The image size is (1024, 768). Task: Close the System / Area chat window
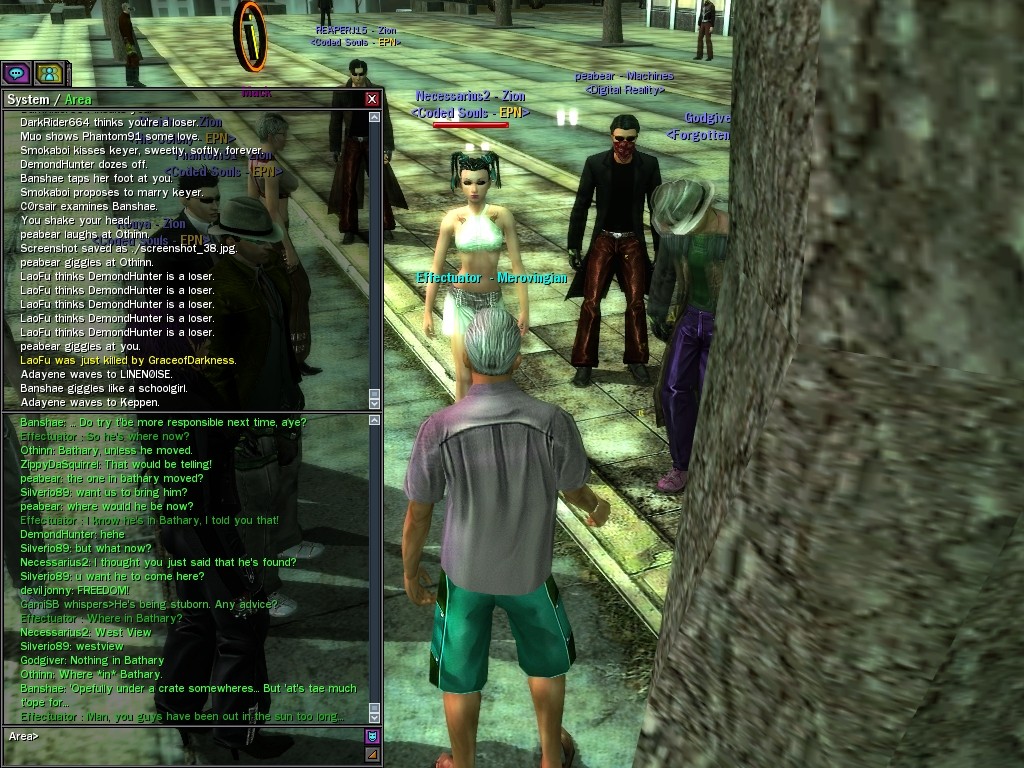[x=372, y=99]
